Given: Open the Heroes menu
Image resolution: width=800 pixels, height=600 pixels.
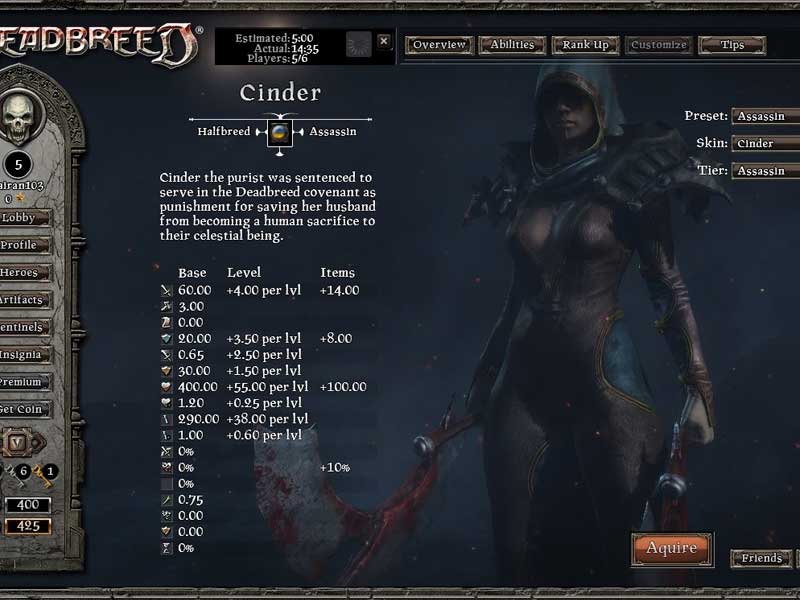Looking at the screenshot, I should click(x=20, y=273).
